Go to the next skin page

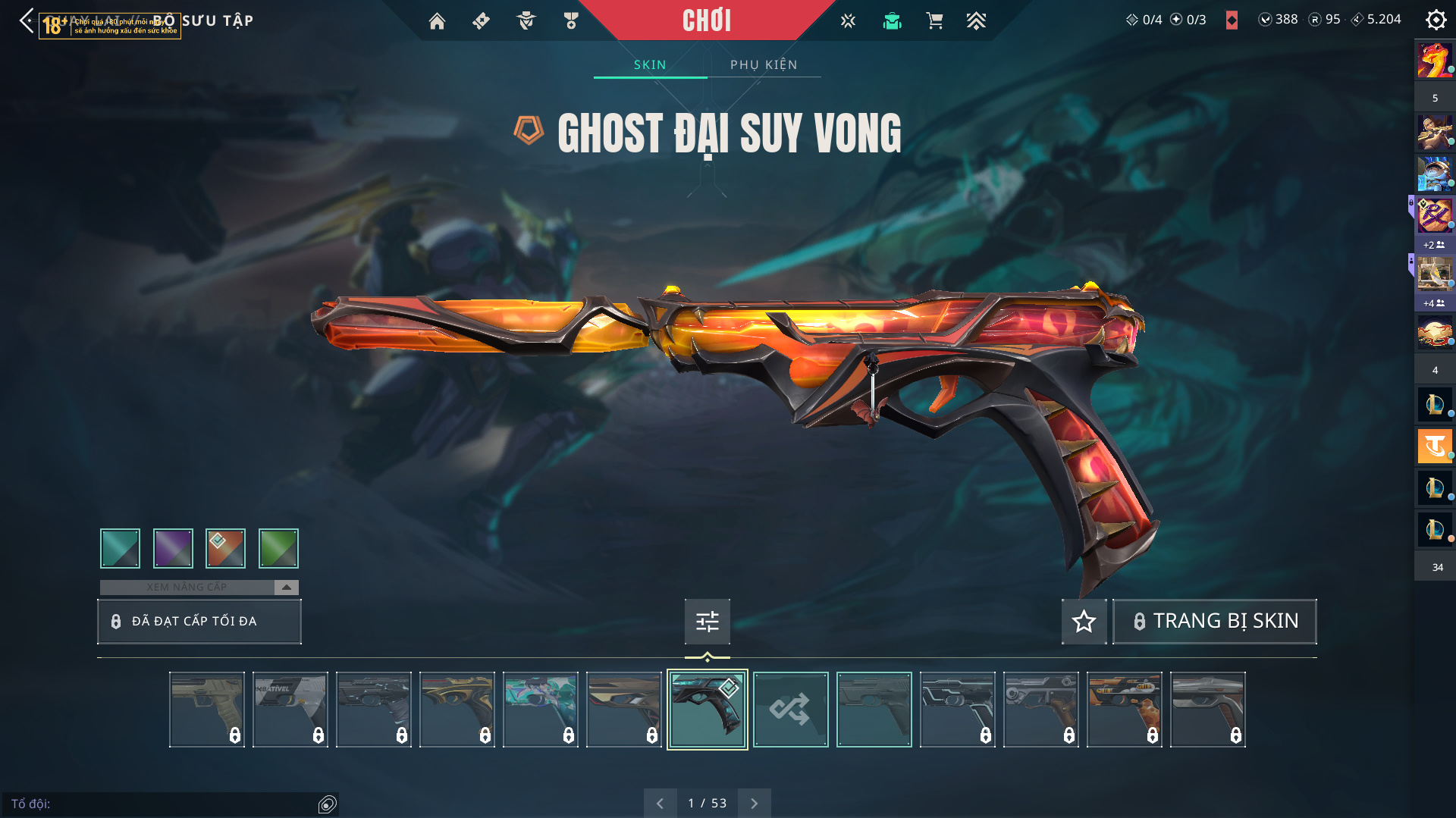tap(754, 803)
